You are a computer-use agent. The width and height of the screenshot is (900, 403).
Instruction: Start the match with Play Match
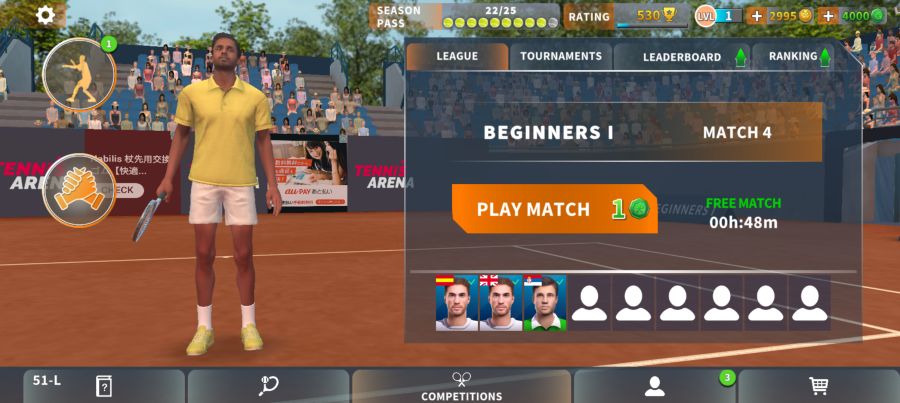tap(554, 209)
